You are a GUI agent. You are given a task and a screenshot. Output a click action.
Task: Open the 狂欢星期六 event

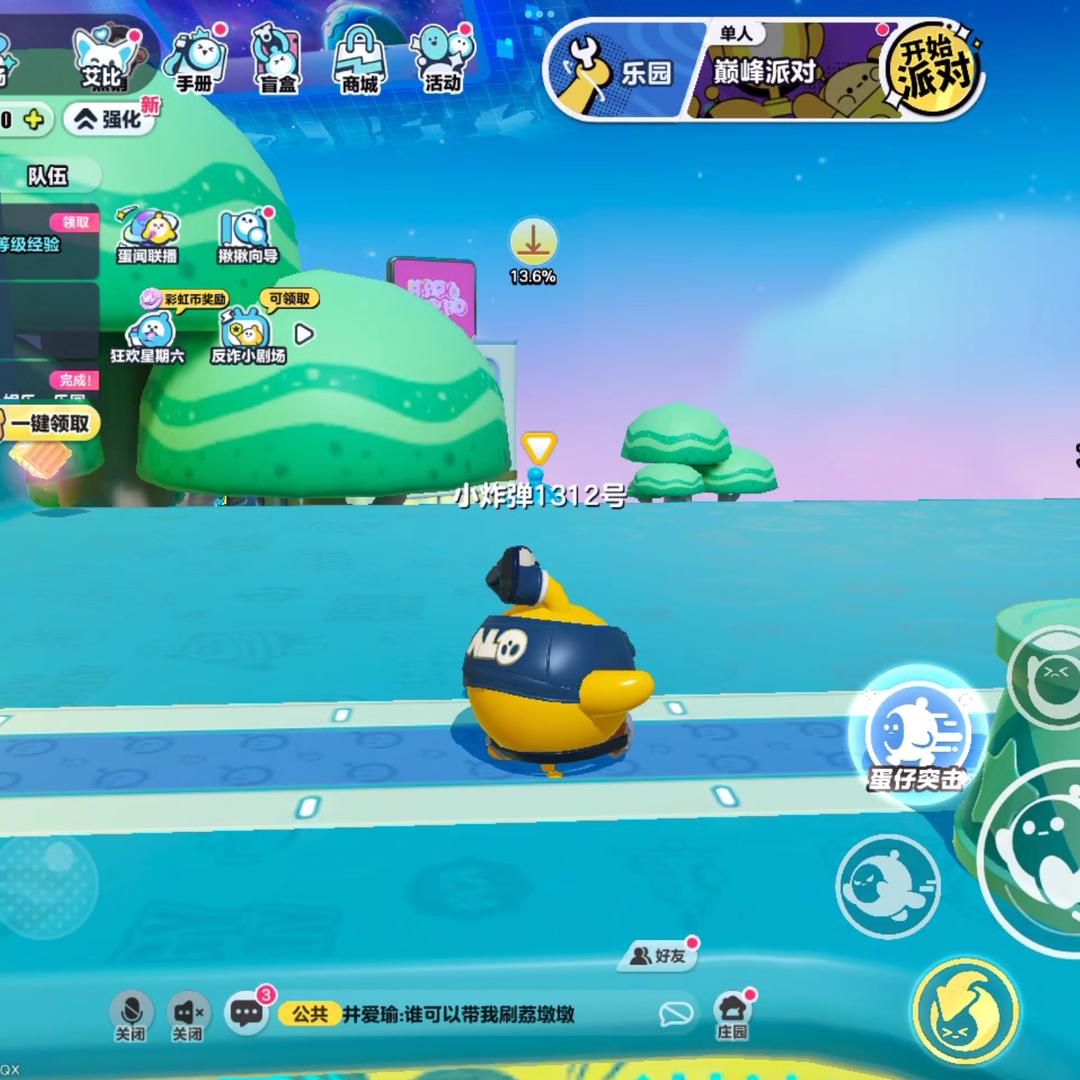point(148,335)
